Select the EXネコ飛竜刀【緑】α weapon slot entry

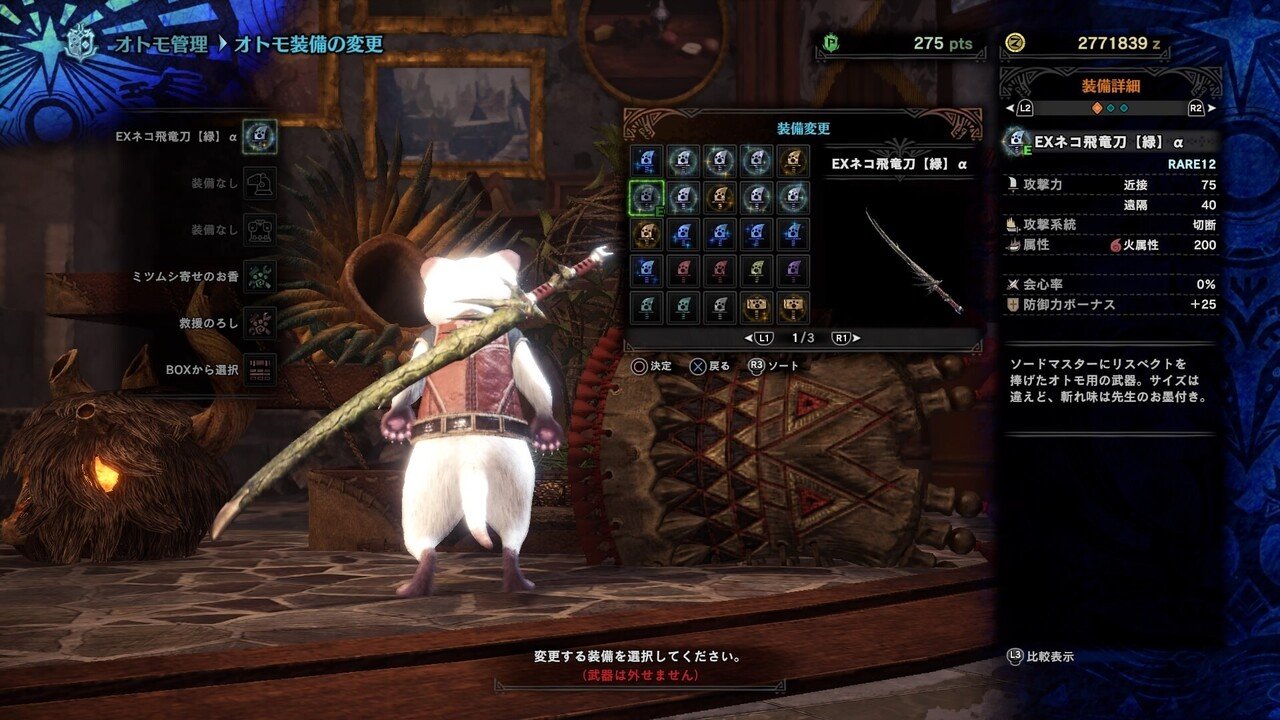(259, 136)
